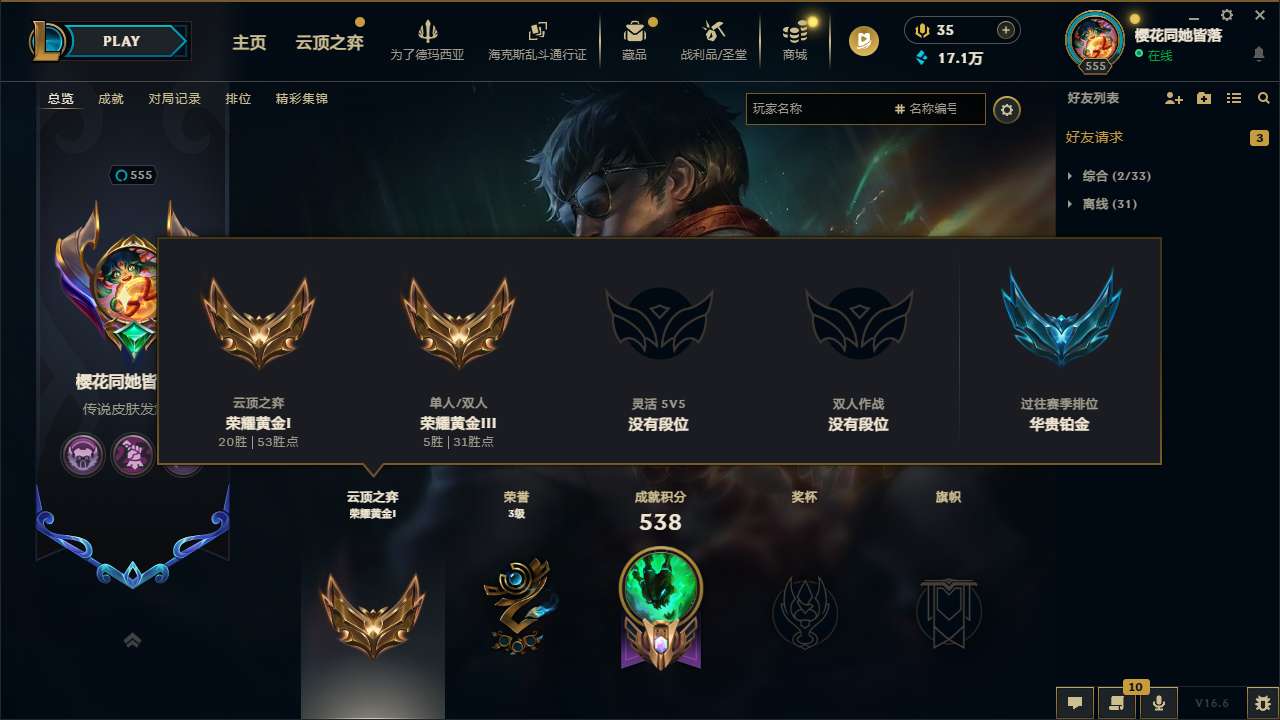1280x720 pixels.
Task: Open the friends list display options
Action: point(1233,98)
